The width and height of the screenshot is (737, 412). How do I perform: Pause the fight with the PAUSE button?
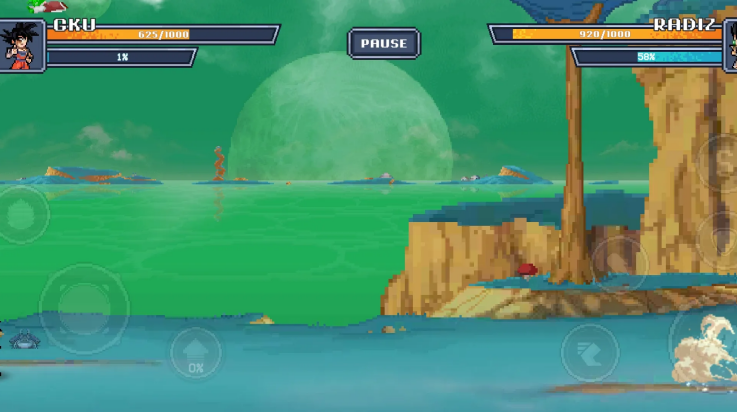coord(384,43)
